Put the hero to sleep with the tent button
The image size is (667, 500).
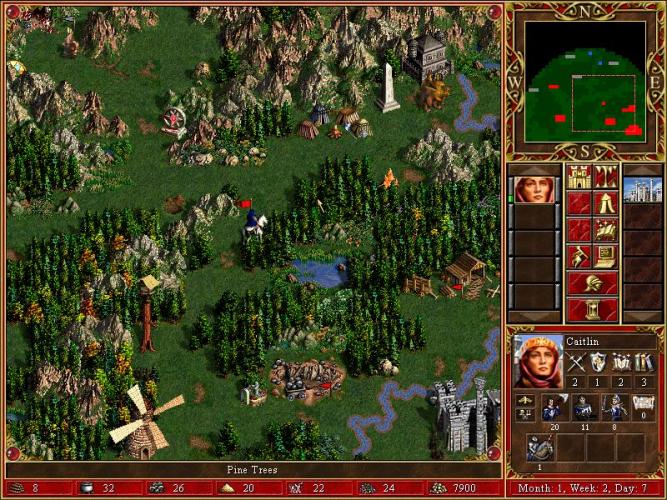pos(605,204)
